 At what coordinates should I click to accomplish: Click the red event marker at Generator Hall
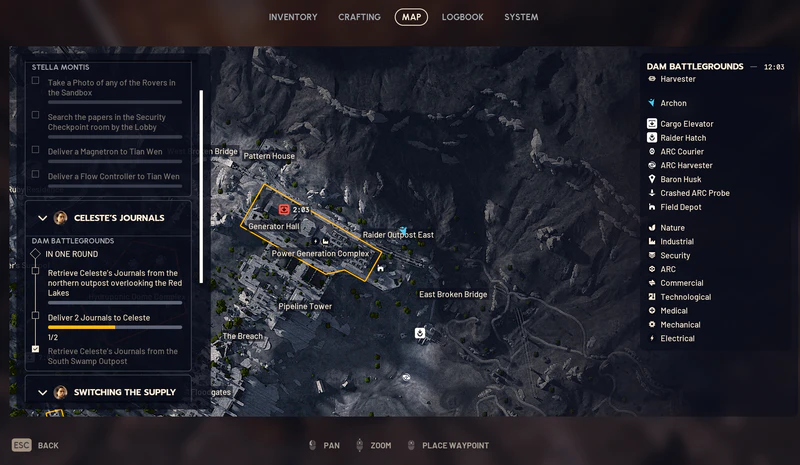click(x=285, y=210)
